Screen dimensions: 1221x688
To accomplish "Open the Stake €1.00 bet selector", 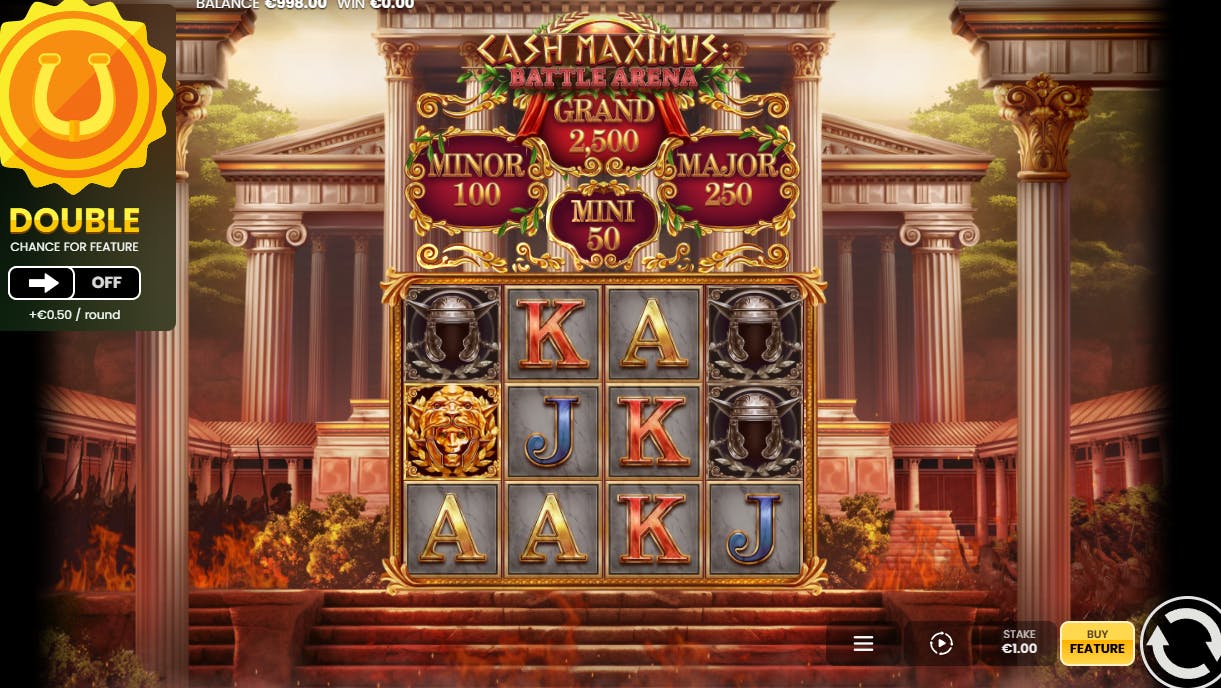I will click(1019, 642).
